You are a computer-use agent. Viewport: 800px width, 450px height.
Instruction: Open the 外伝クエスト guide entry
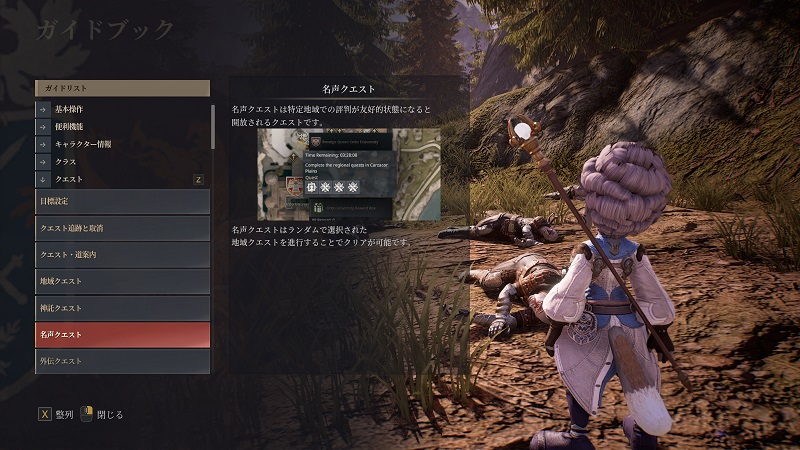[x=122, y=360]
